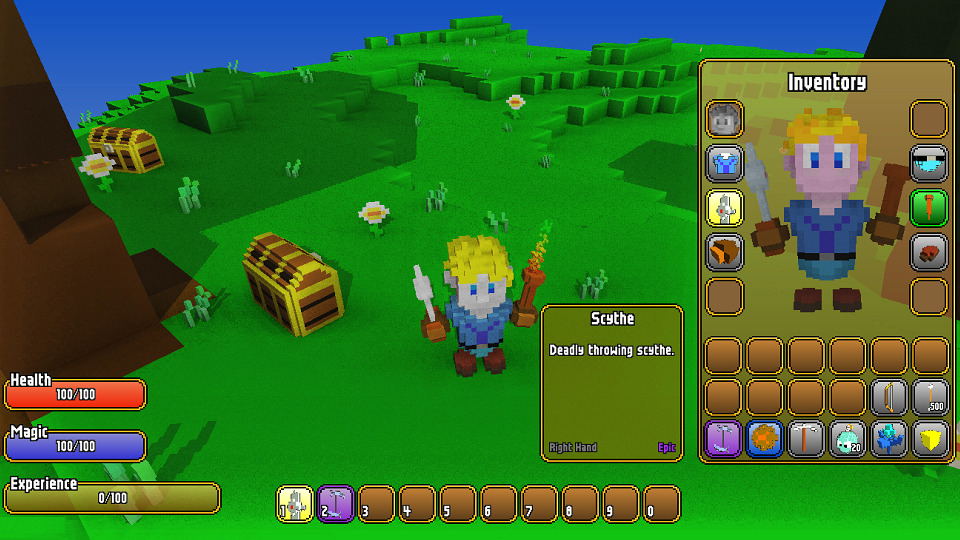Select empty hotbar slot 3
The width and height of the screenshot is (960, 540).
[x=377, y=504]
